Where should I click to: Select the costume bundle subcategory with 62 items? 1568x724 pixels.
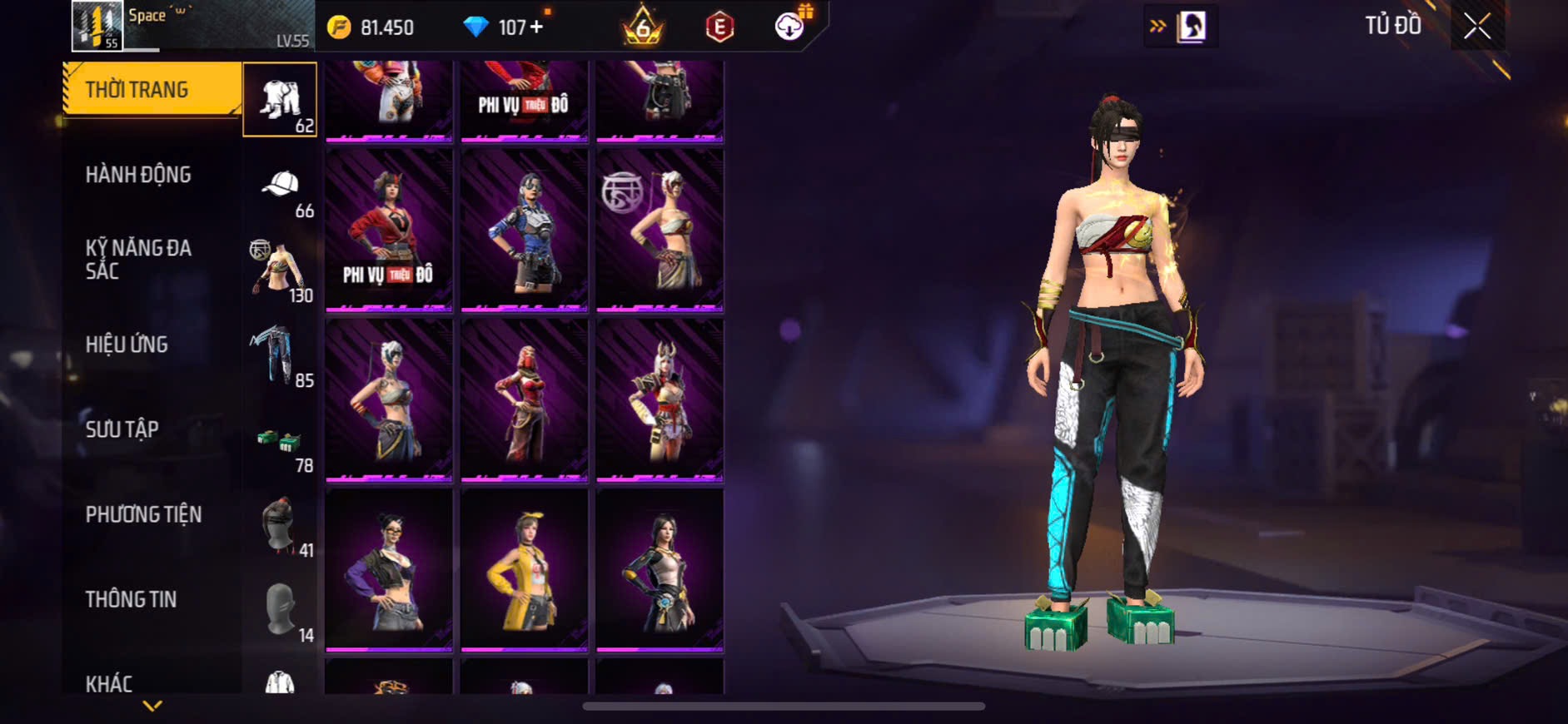click(x=280, y=100)
